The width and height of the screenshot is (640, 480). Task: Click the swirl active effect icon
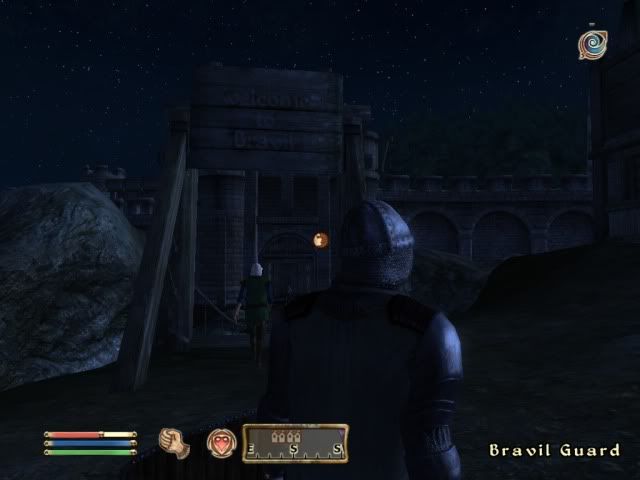click(x=591, y=45)
